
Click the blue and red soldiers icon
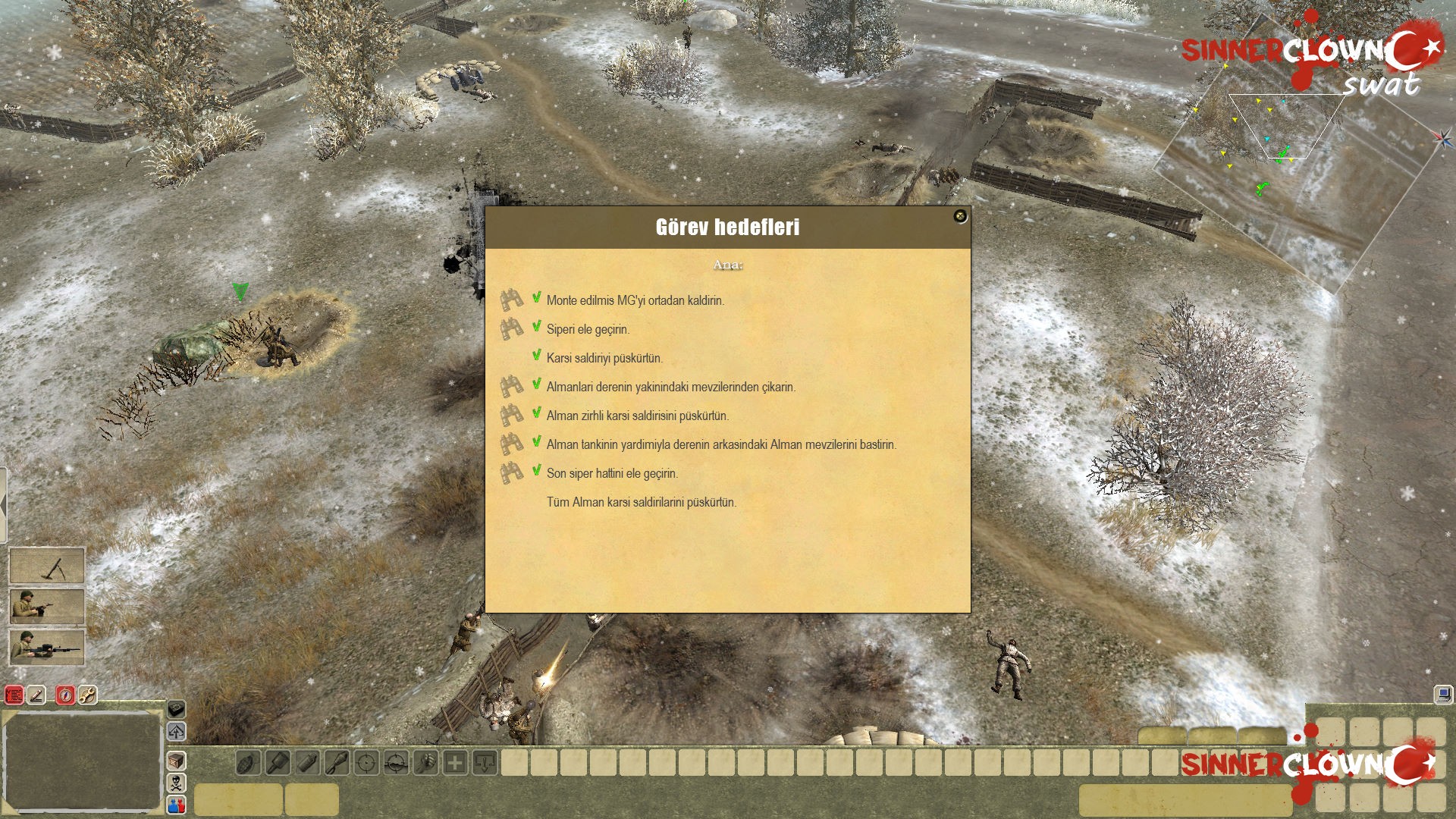176,805
